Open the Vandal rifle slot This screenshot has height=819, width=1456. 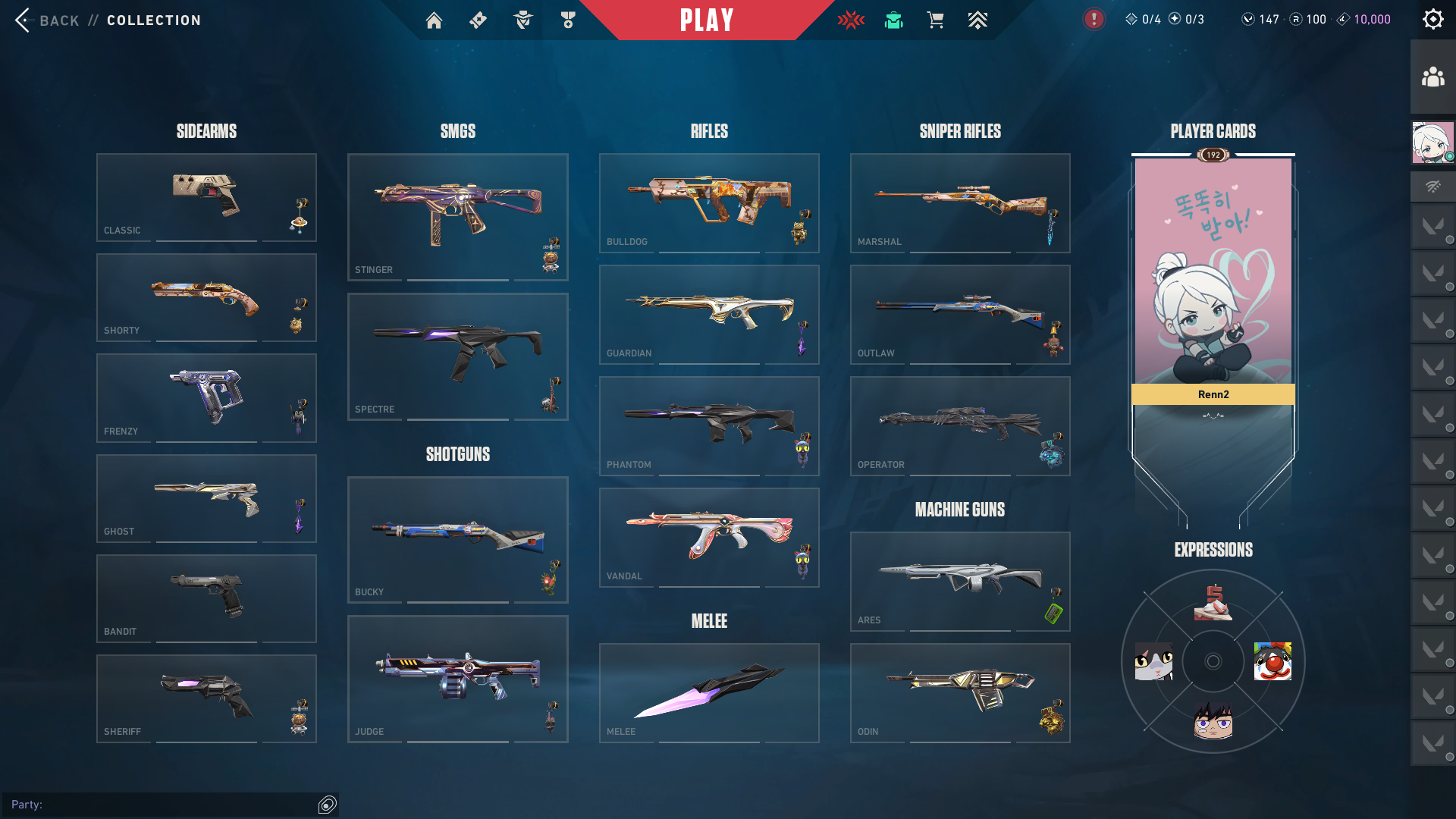click(709, 537)
